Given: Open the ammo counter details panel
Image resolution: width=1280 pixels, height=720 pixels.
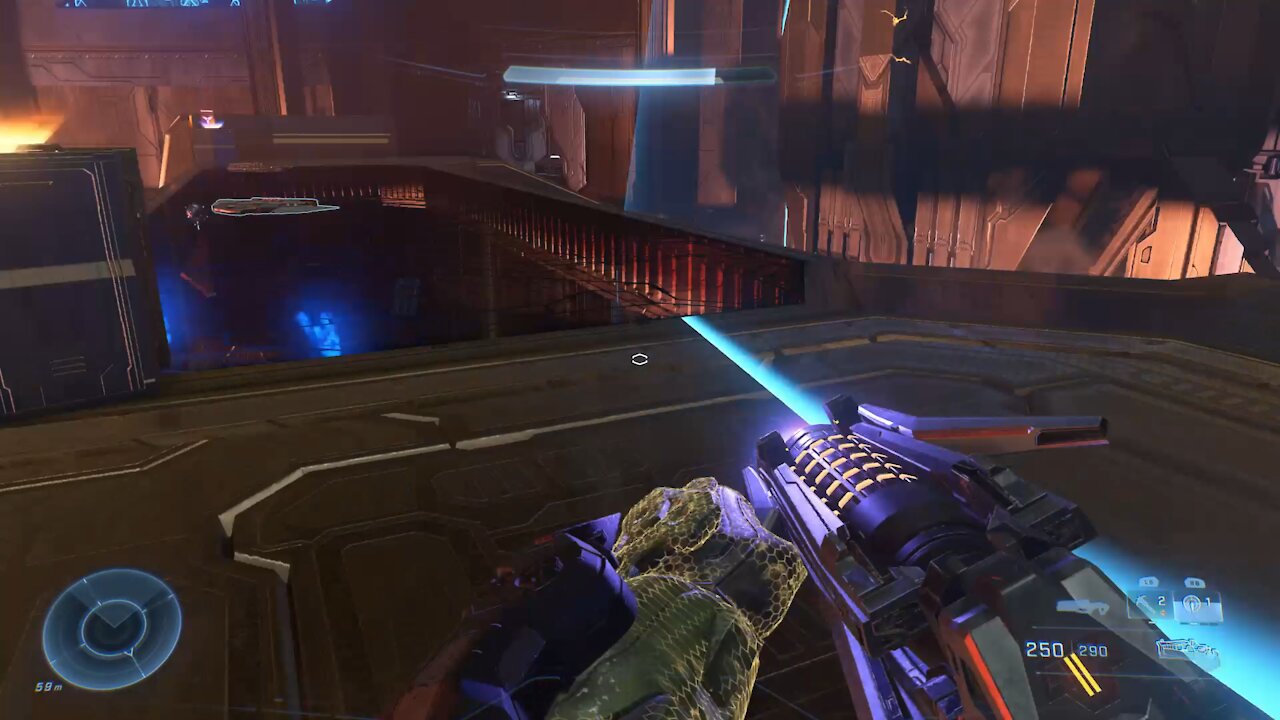Looking at the screenshot, I should pyautogui.click(x=1070, y=648).
